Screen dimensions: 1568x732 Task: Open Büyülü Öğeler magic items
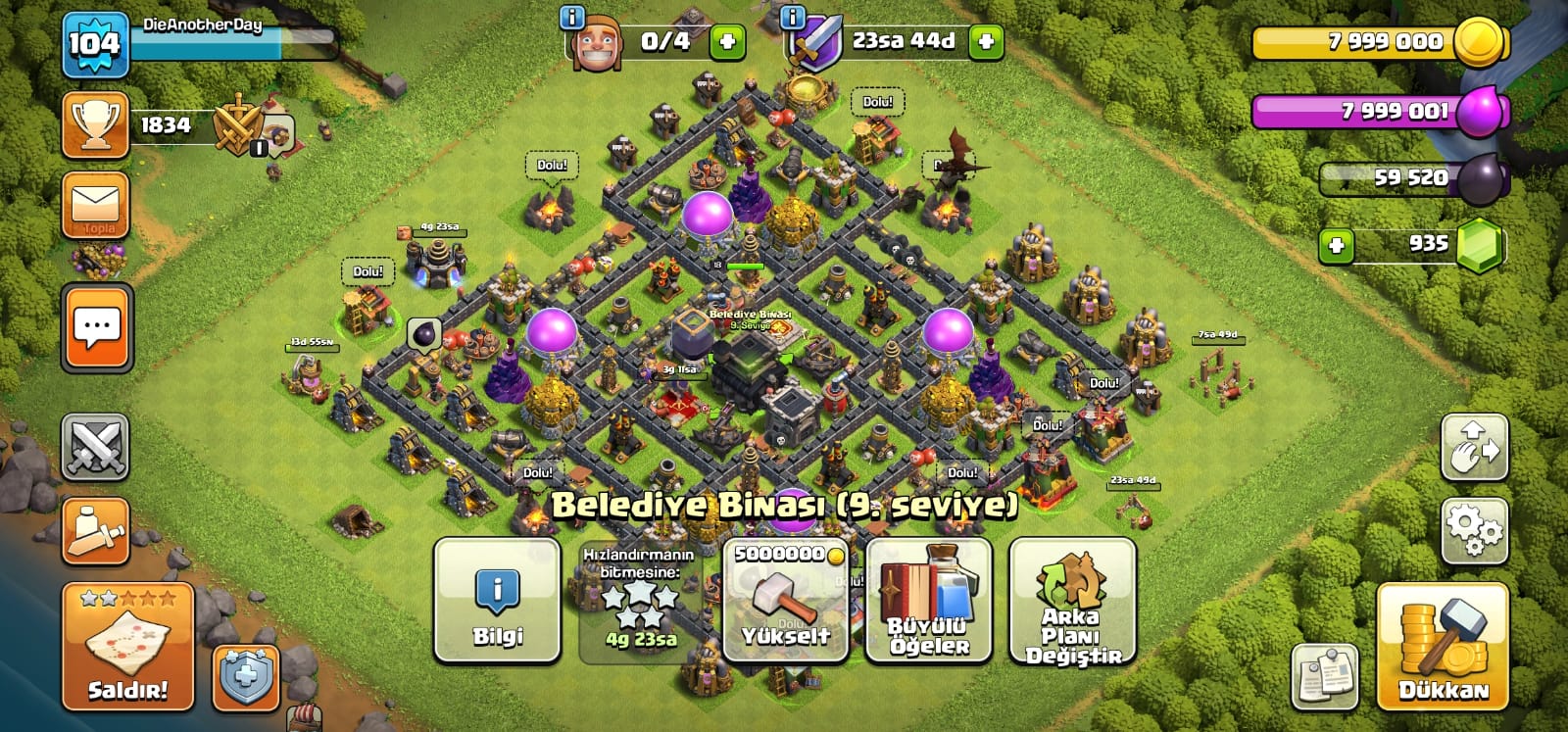pos(929,600)
